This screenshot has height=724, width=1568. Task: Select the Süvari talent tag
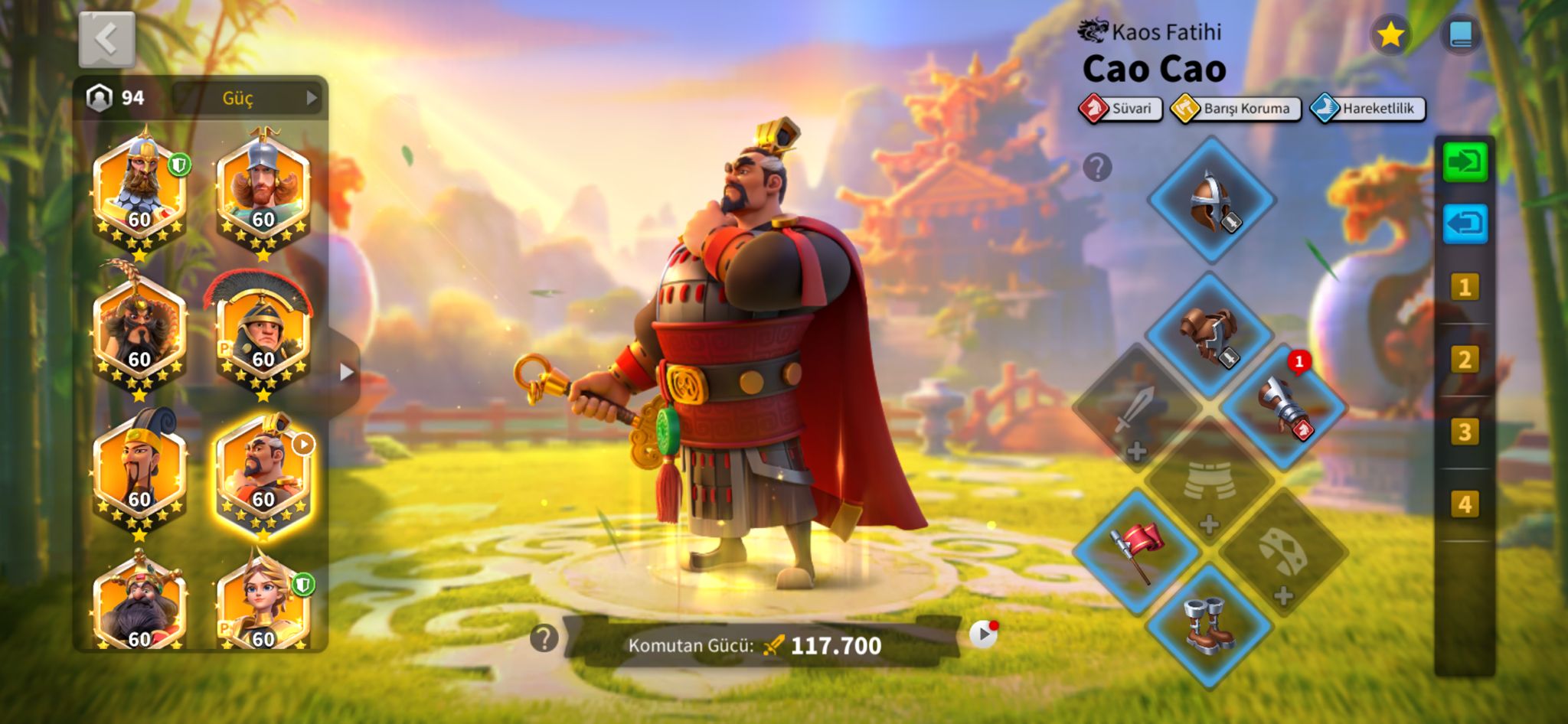1121,109
